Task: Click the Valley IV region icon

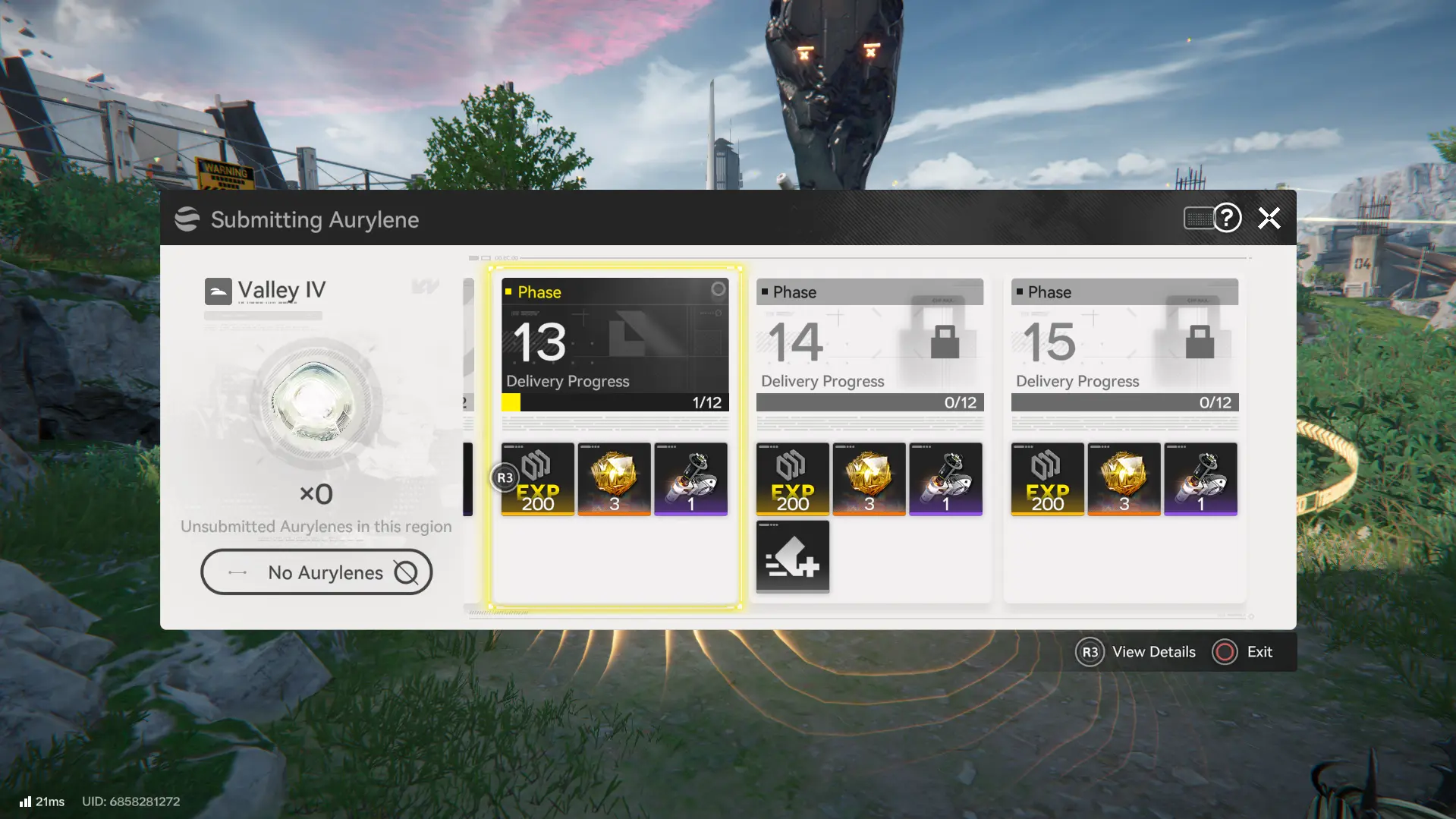Action: (x=219, y=291)
